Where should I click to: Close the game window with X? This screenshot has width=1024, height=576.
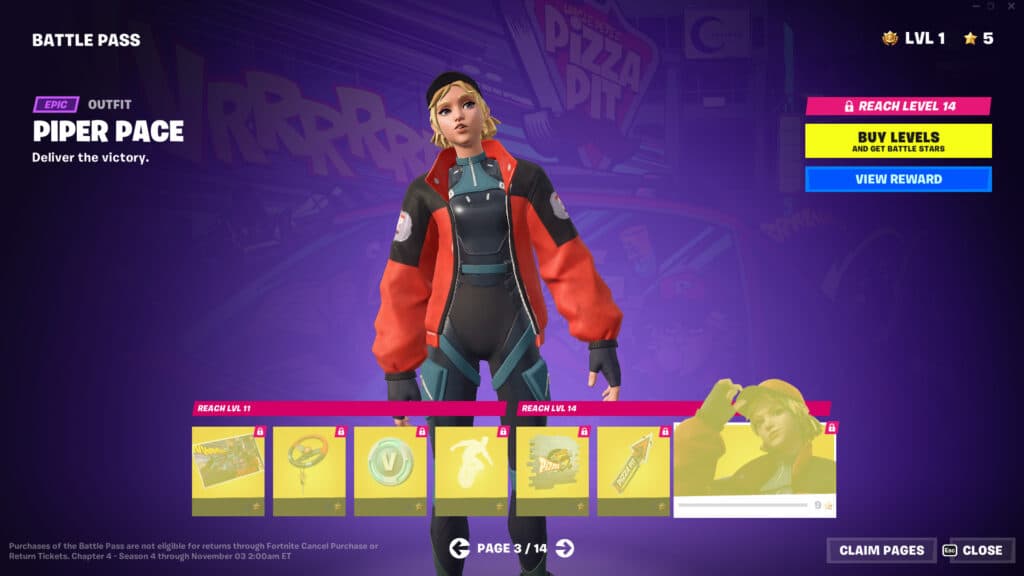tap(1011, 6)
